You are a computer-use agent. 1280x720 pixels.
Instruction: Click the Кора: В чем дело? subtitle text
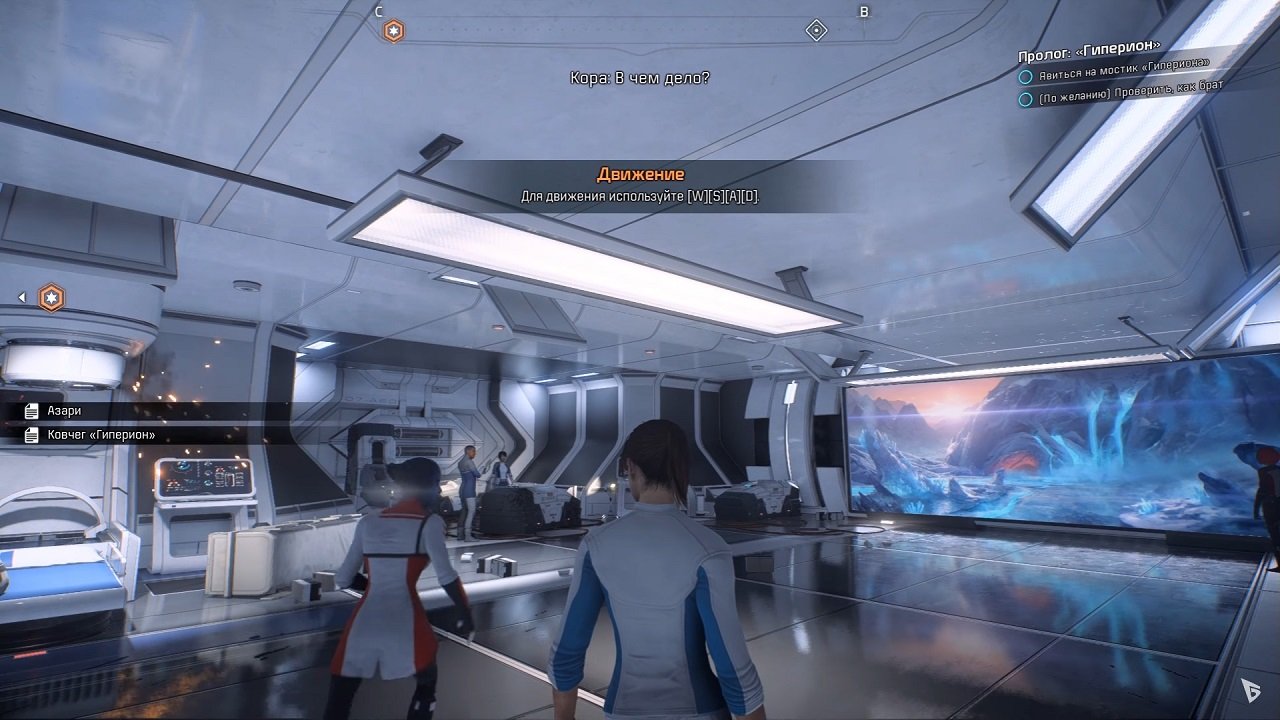coord(640,76)
